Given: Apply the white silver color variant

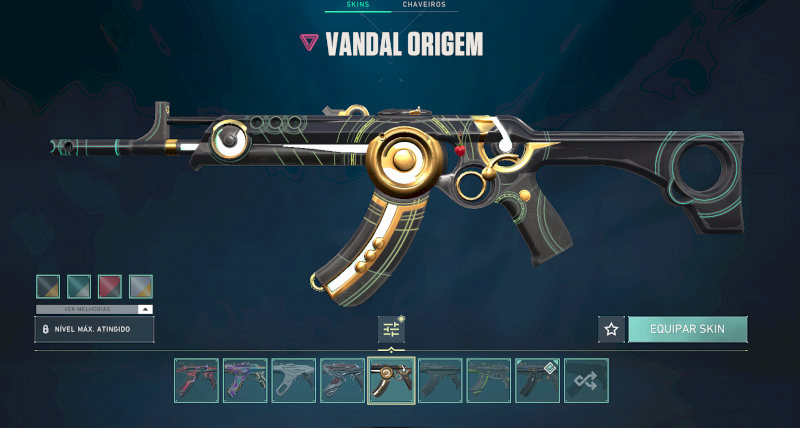Looking at the screenshot, I should tap(141, 287).
